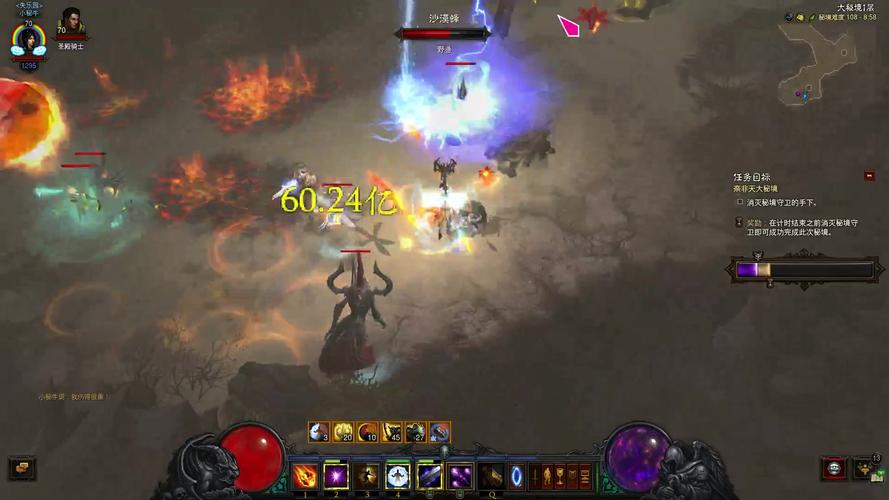Open the chat button at bottom left
The height and width of the screenshot is (500, 889).
pos(21,467)
